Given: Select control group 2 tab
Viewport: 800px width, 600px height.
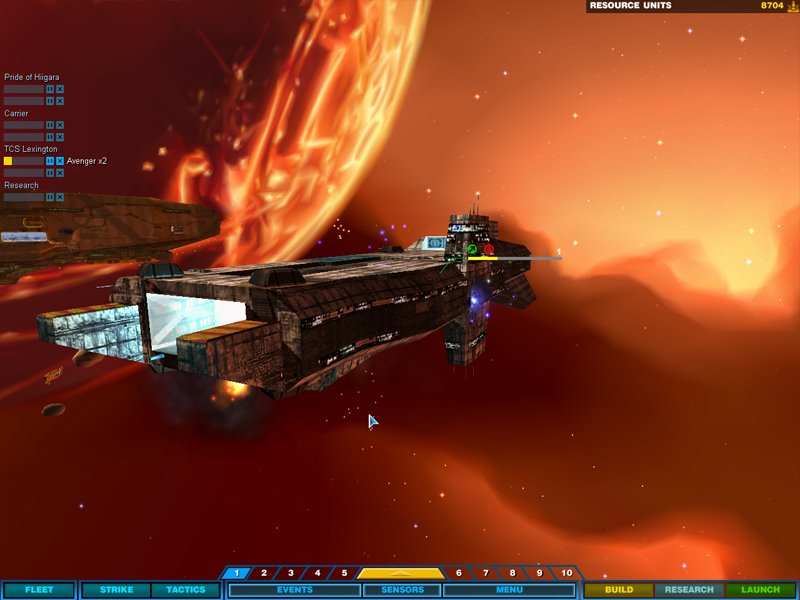Looking at the screenshot, I should coord(263,573).
